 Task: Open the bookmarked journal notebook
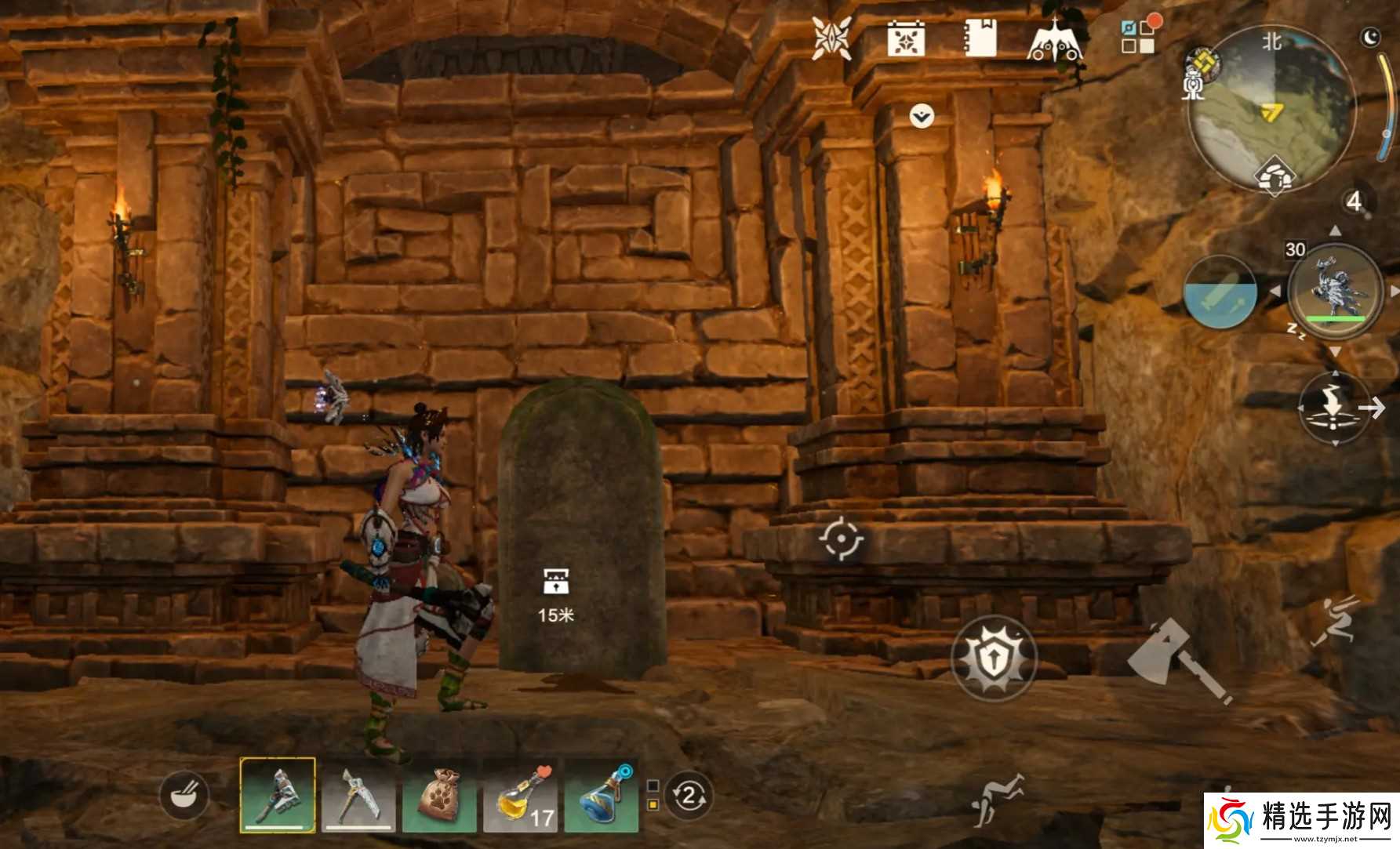point(980,38)
